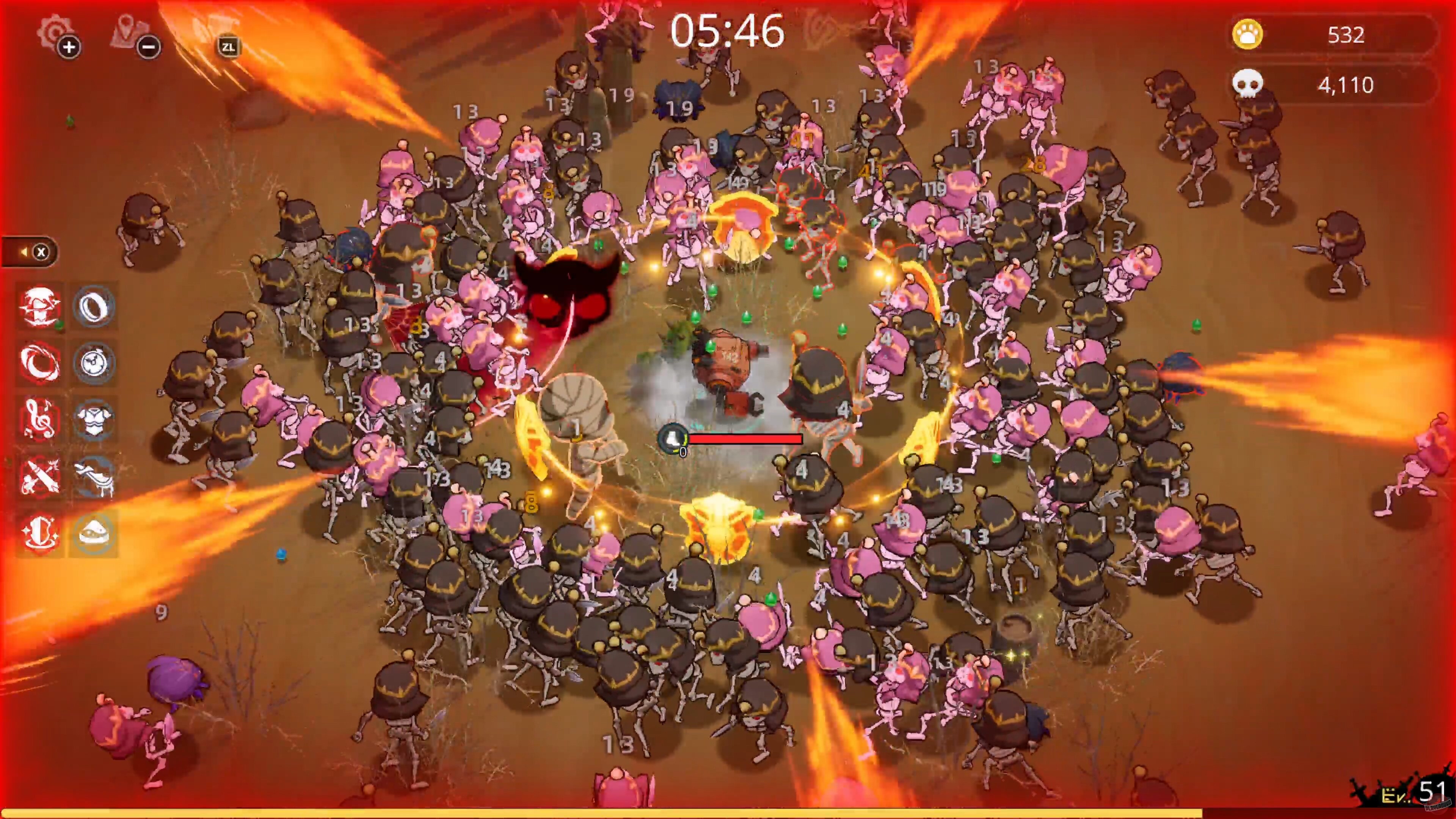Click the yellow experience bar at screen bottom
Screen dimensions: 1456x819
pos(728,814)
